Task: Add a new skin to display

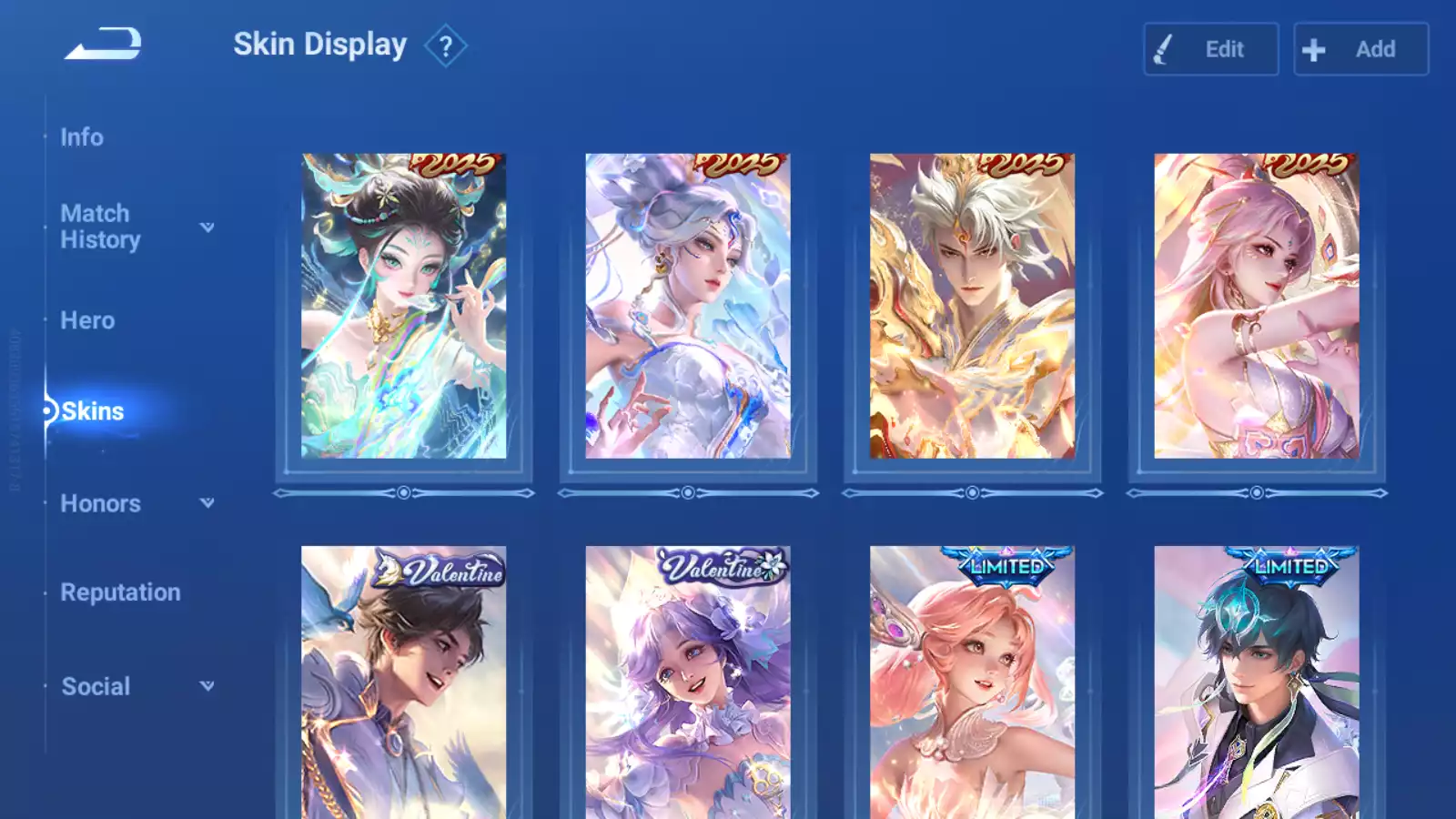Action: (1360, 49)
